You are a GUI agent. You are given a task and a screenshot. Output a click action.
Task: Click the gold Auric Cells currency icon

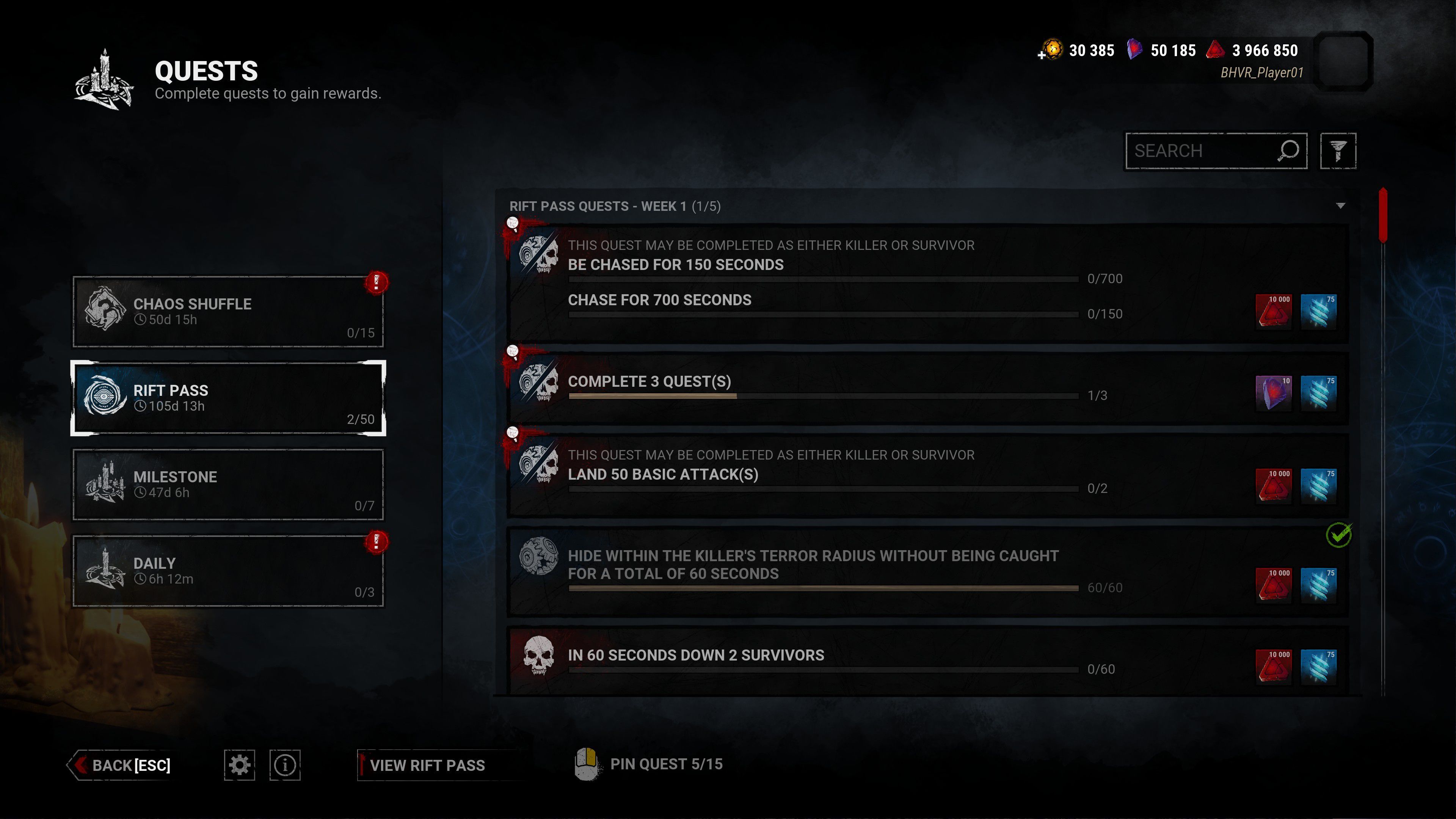tap(1053, 50)
